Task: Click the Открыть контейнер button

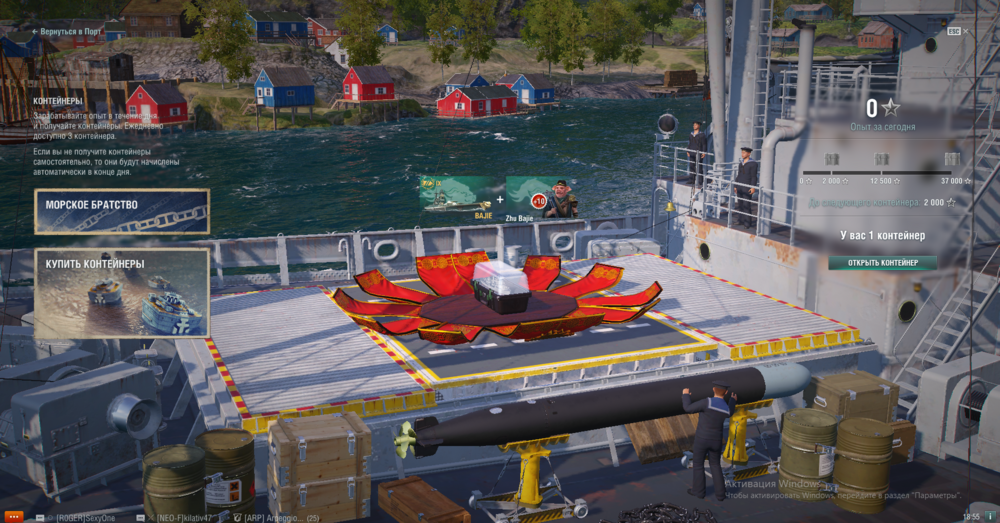Action: pos(883,263)
